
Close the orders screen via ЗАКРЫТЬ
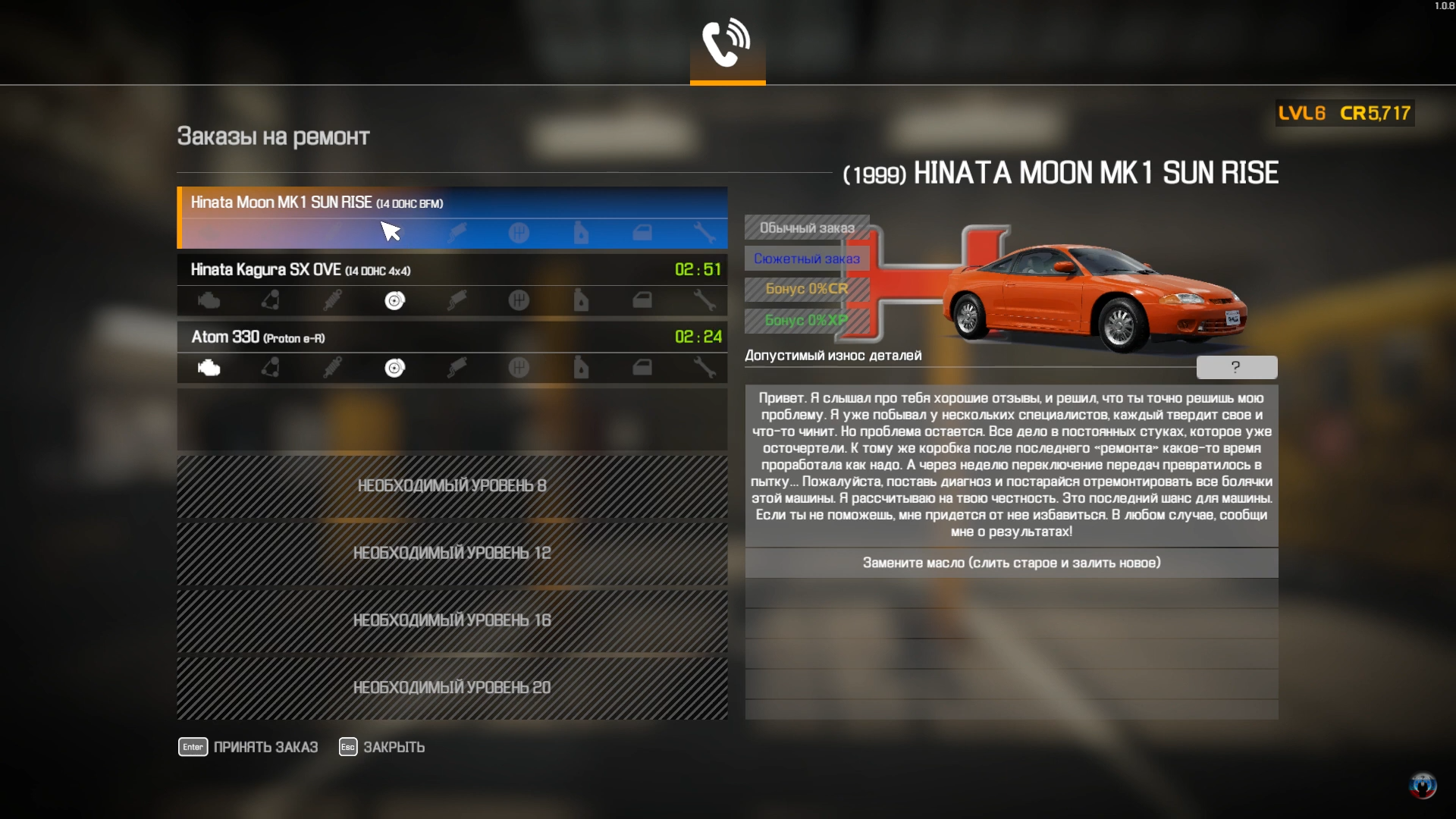point(382,747)
